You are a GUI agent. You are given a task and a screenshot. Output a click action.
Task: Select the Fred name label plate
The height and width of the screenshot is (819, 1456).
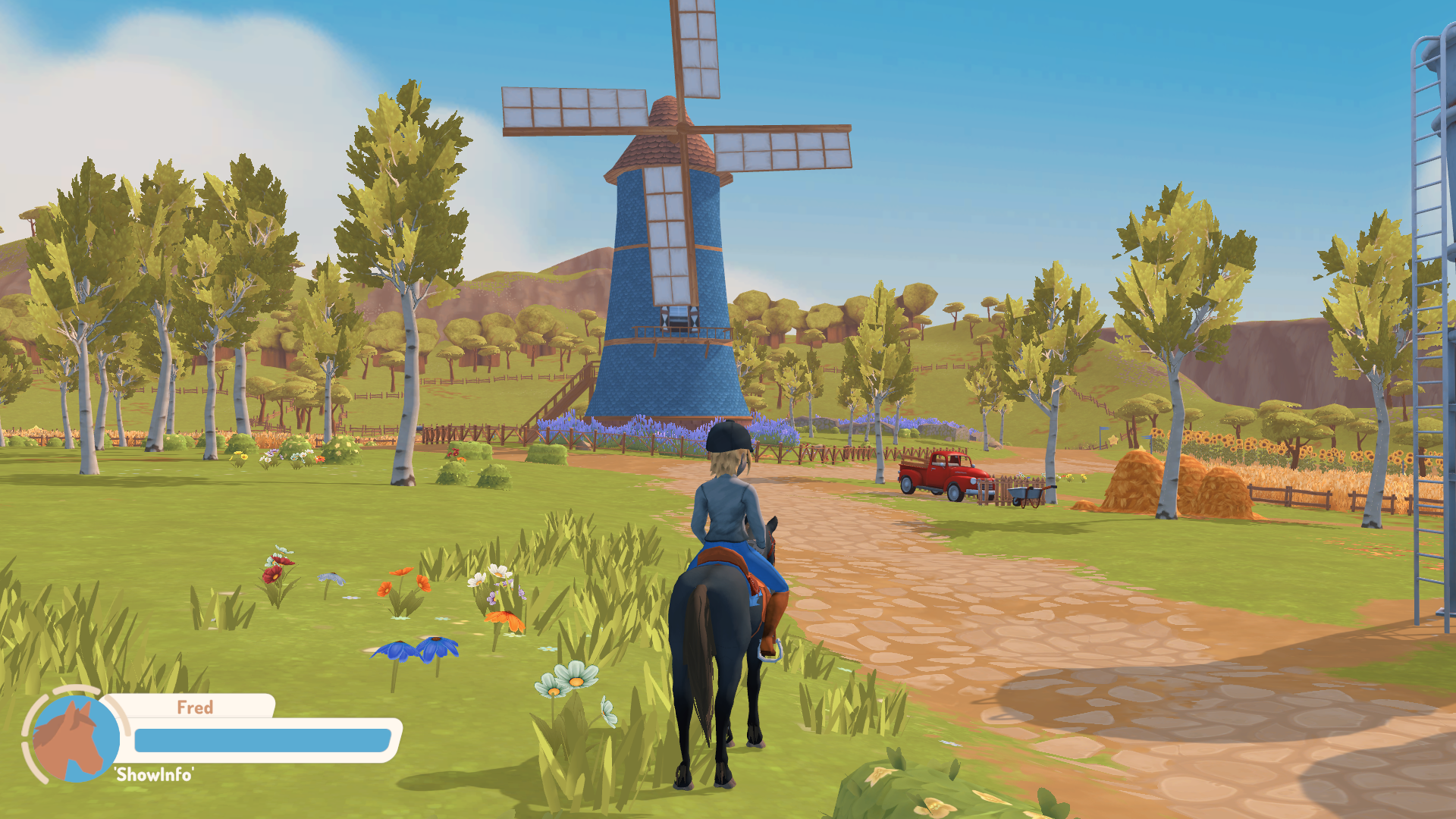pyautogui.click(x=196, y=708)
